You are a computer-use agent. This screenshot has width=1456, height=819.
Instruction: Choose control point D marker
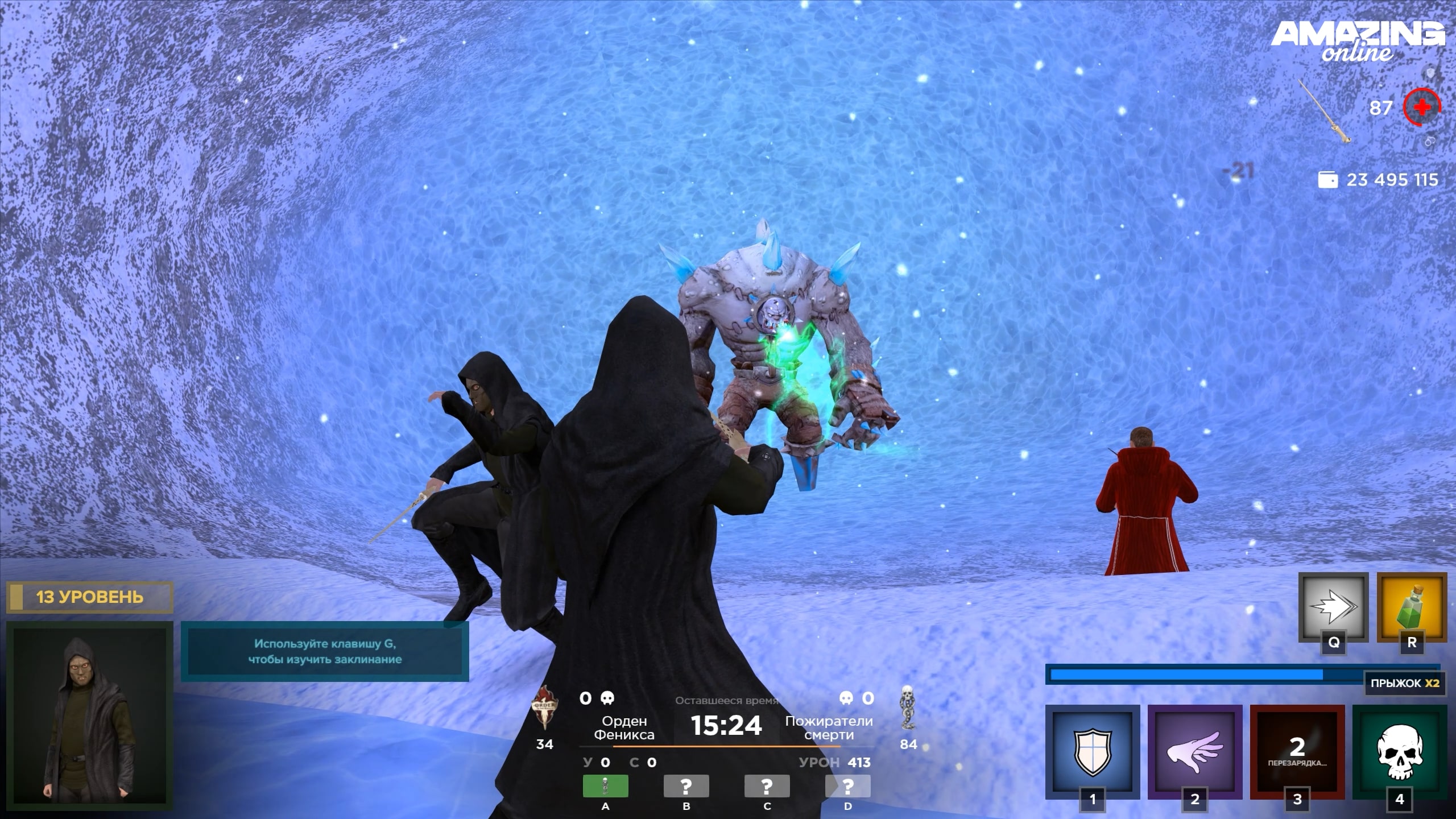coord(847,786)
